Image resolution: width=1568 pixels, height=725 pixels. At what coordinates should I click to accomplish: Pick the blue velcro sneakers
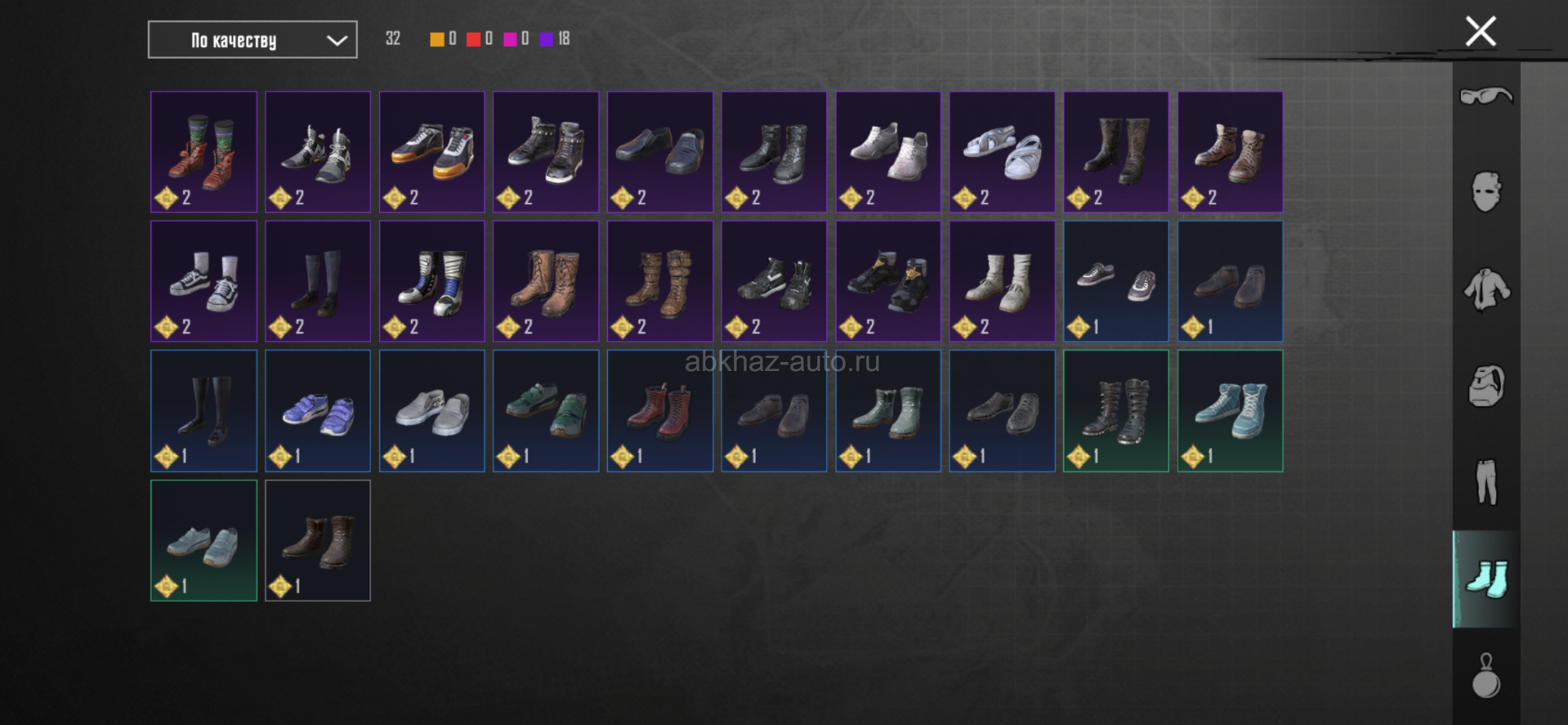[318, 411]
